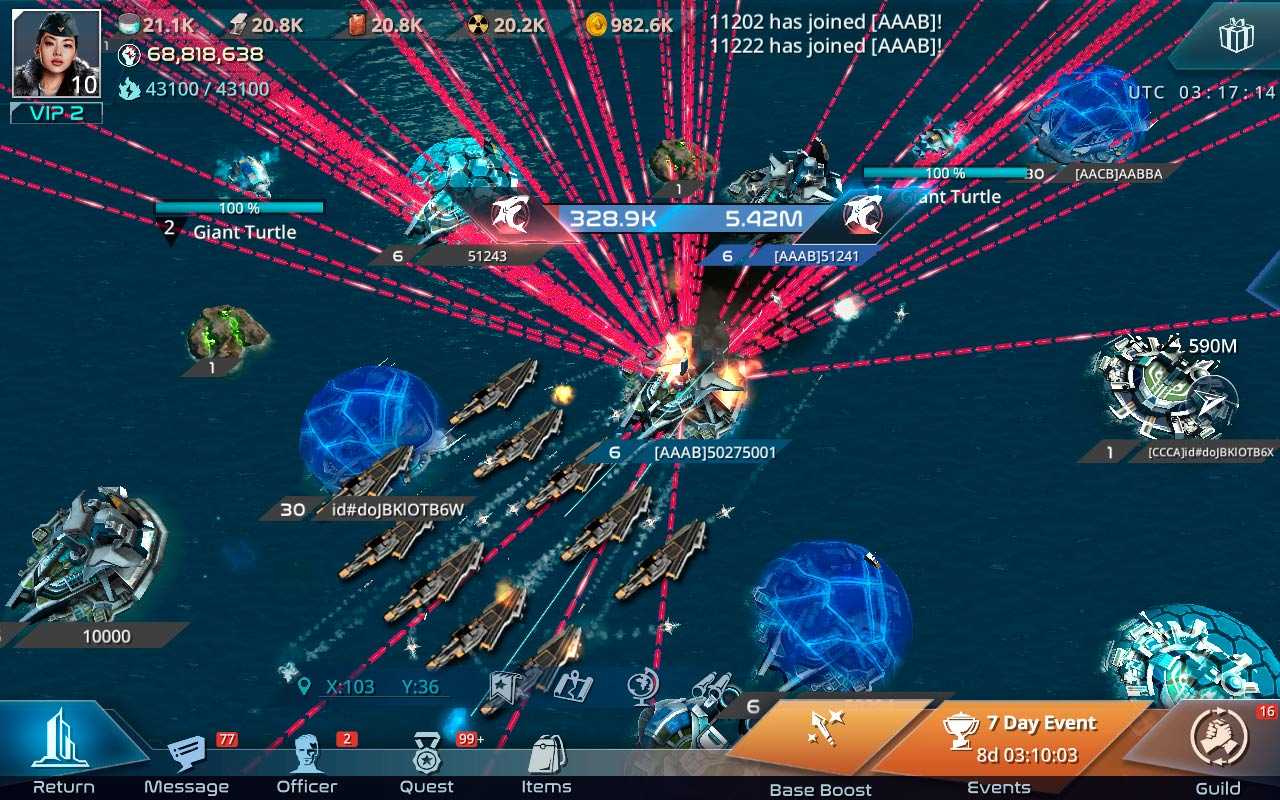This screenshot has width=1280, height=800.
Task: Open the globe world view icon
Action: tap(642, 687)
